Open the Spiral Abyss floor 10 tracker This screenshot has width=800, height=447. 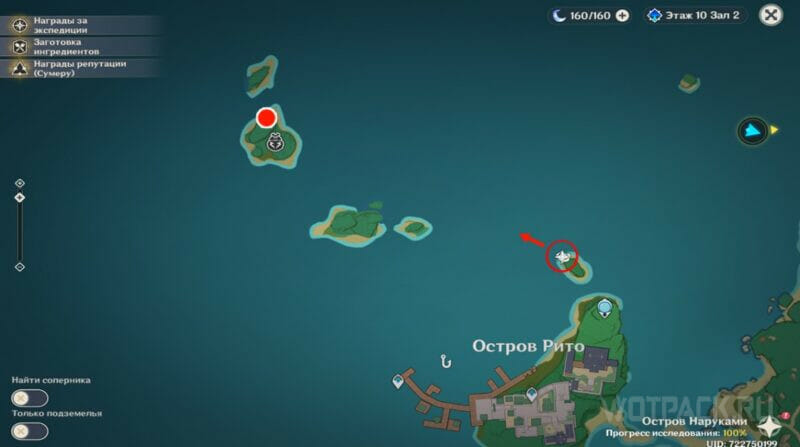[694, 15]
